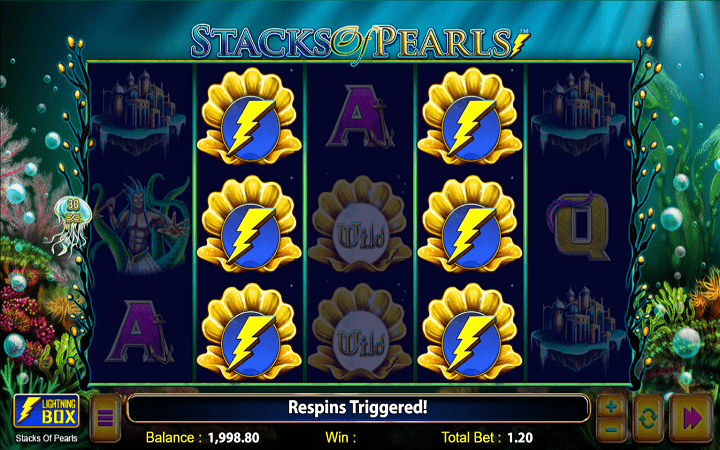Toggle the autoplay circular arrows button
720x450 pixels.
click(x=647, y=417)
